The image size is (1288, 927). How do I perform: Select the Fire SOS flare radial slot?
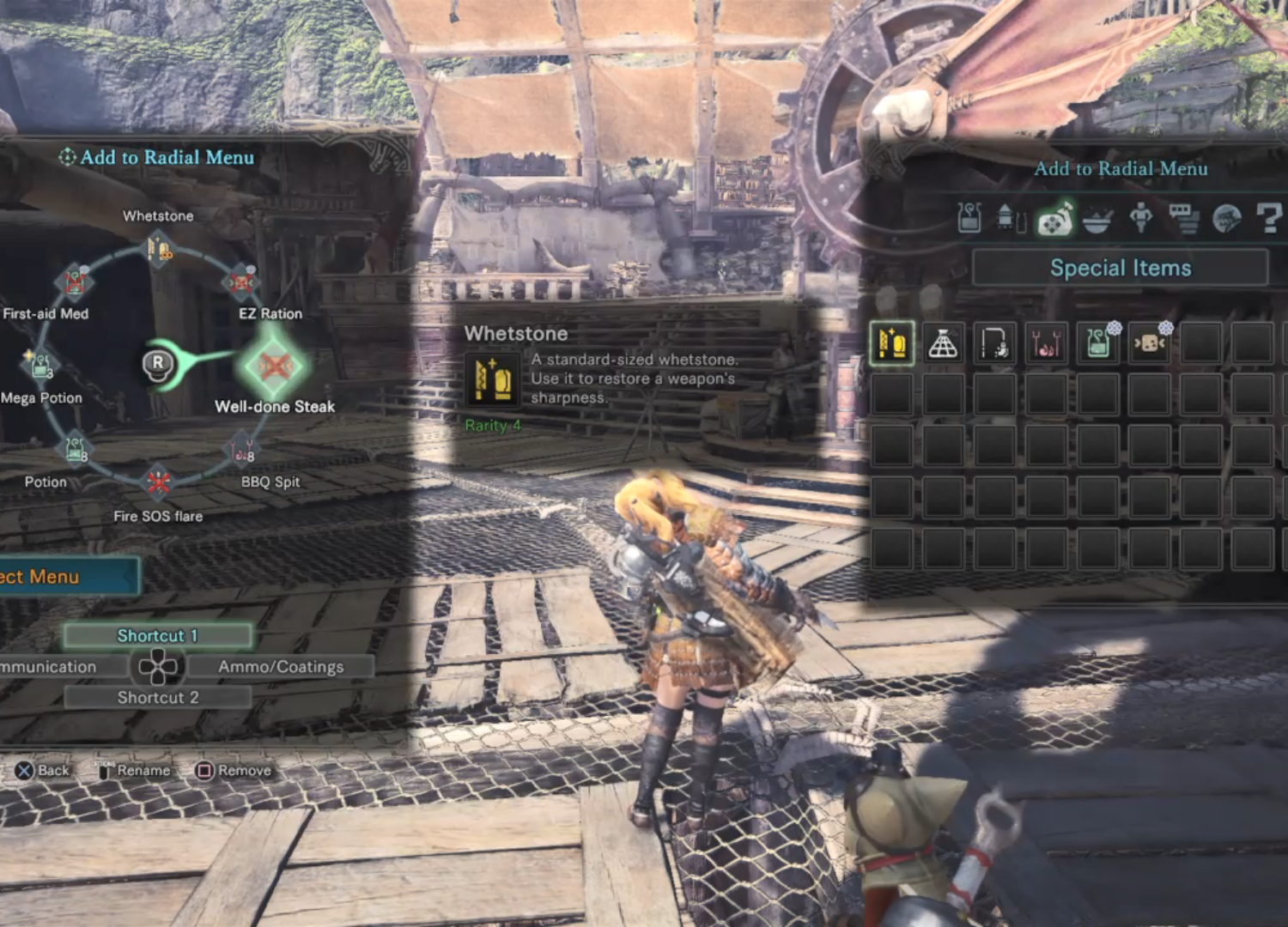[x=158, y=482]
